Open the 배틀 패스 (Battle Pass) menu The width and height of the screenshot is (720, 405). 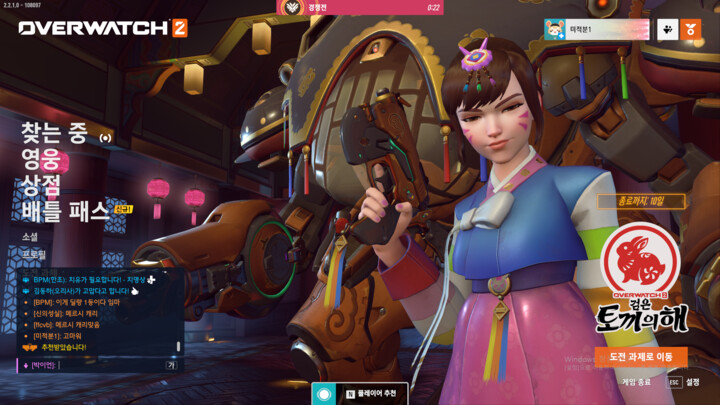tap(65, 210)
